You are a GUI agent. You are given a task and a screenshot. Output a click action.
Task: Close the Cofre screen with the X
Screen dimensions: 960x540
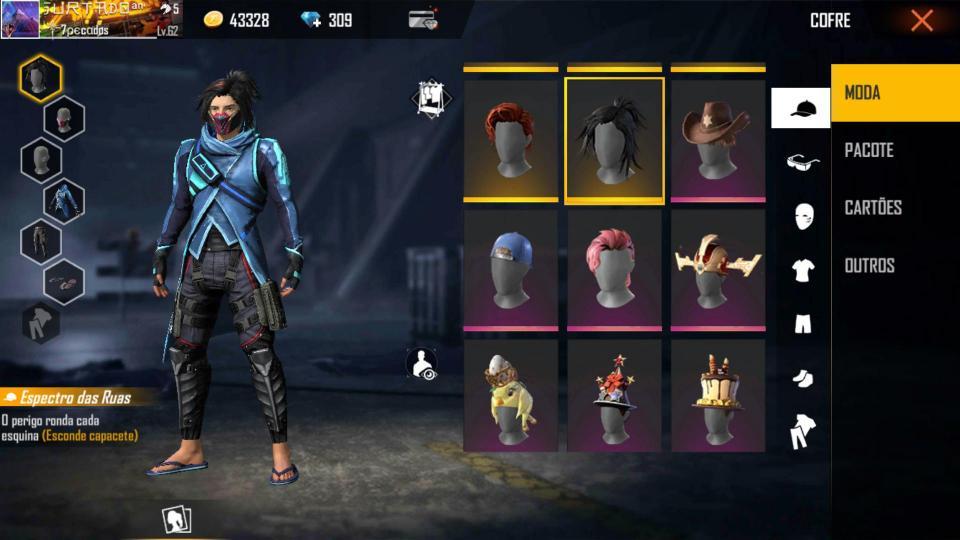[x=921, y=20]
